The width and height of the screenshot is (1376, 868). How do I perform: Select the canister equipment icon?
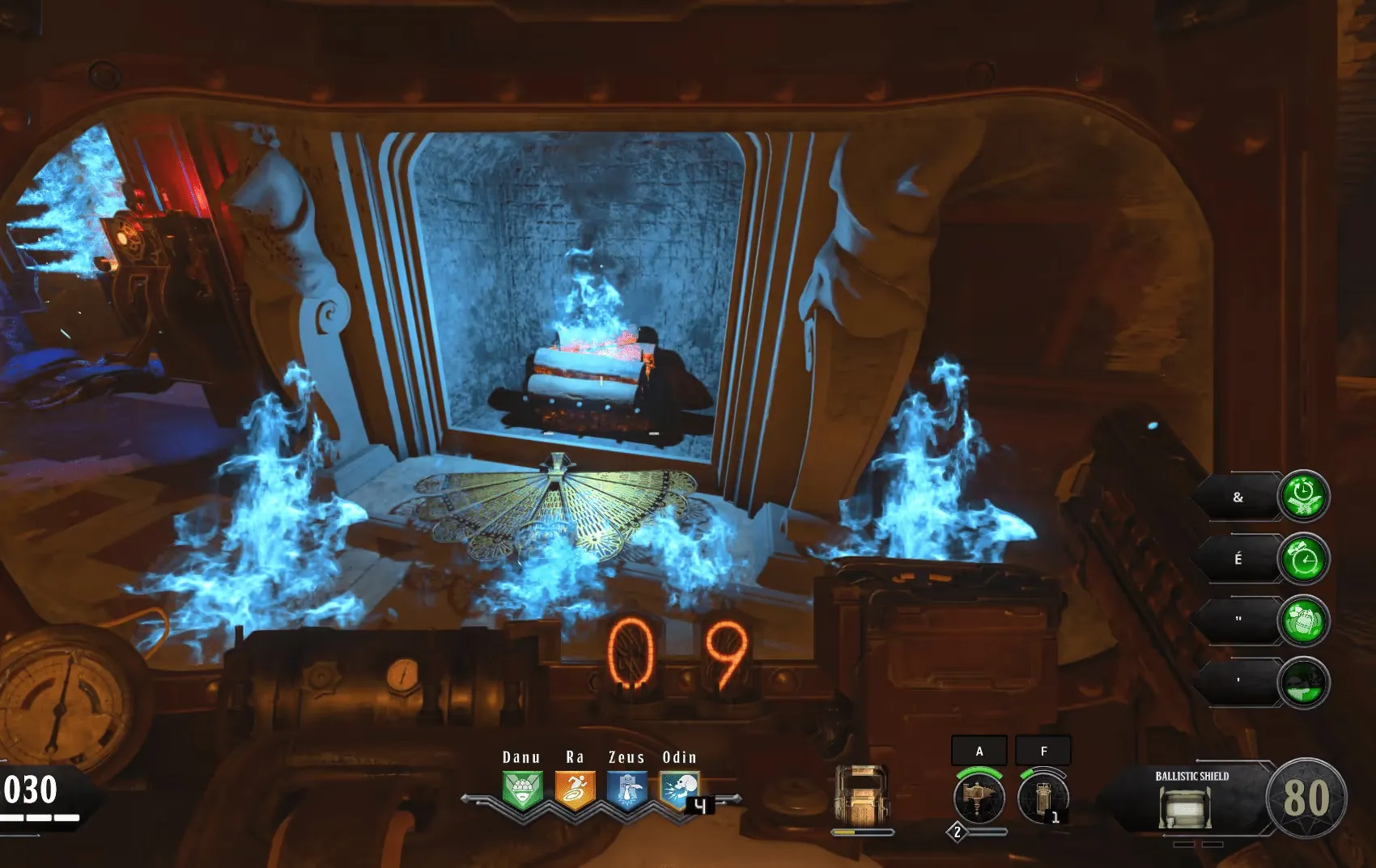coord(1043,796)
